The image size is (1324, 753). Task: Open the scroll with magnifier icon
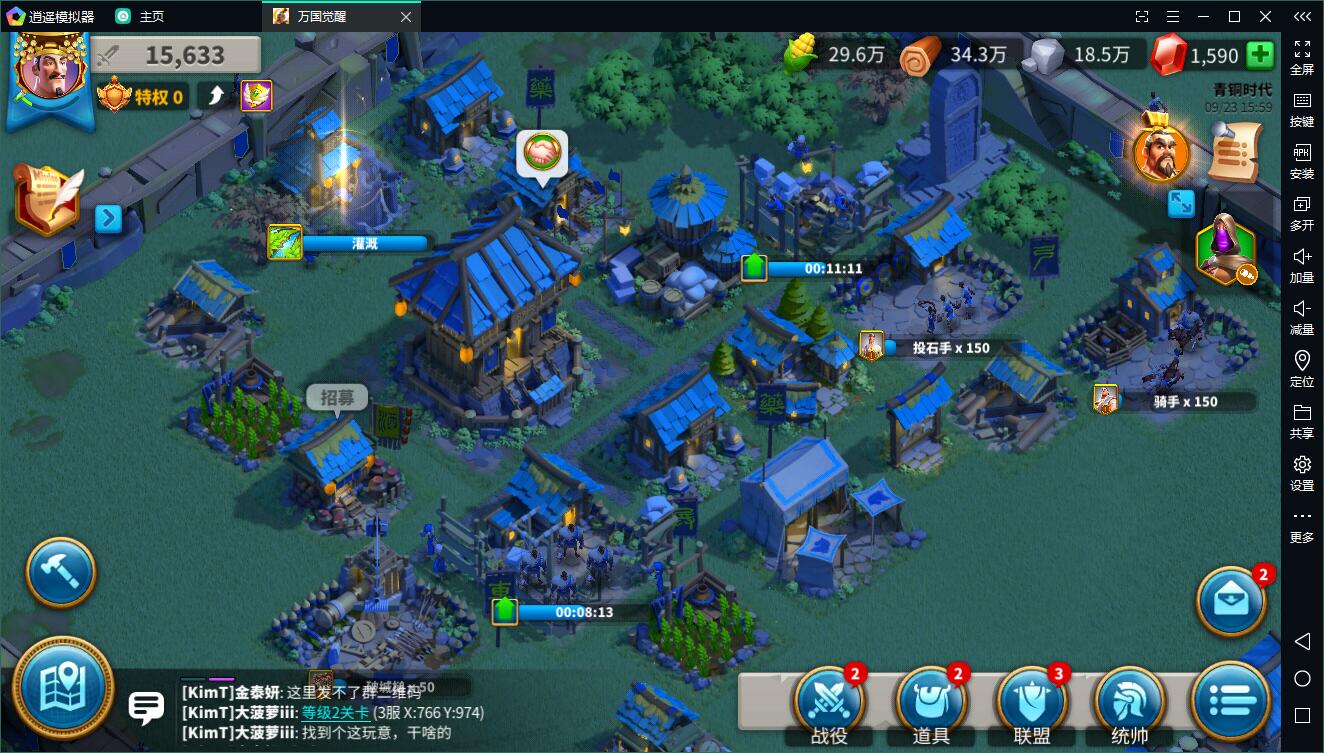tap(1236, 151)
